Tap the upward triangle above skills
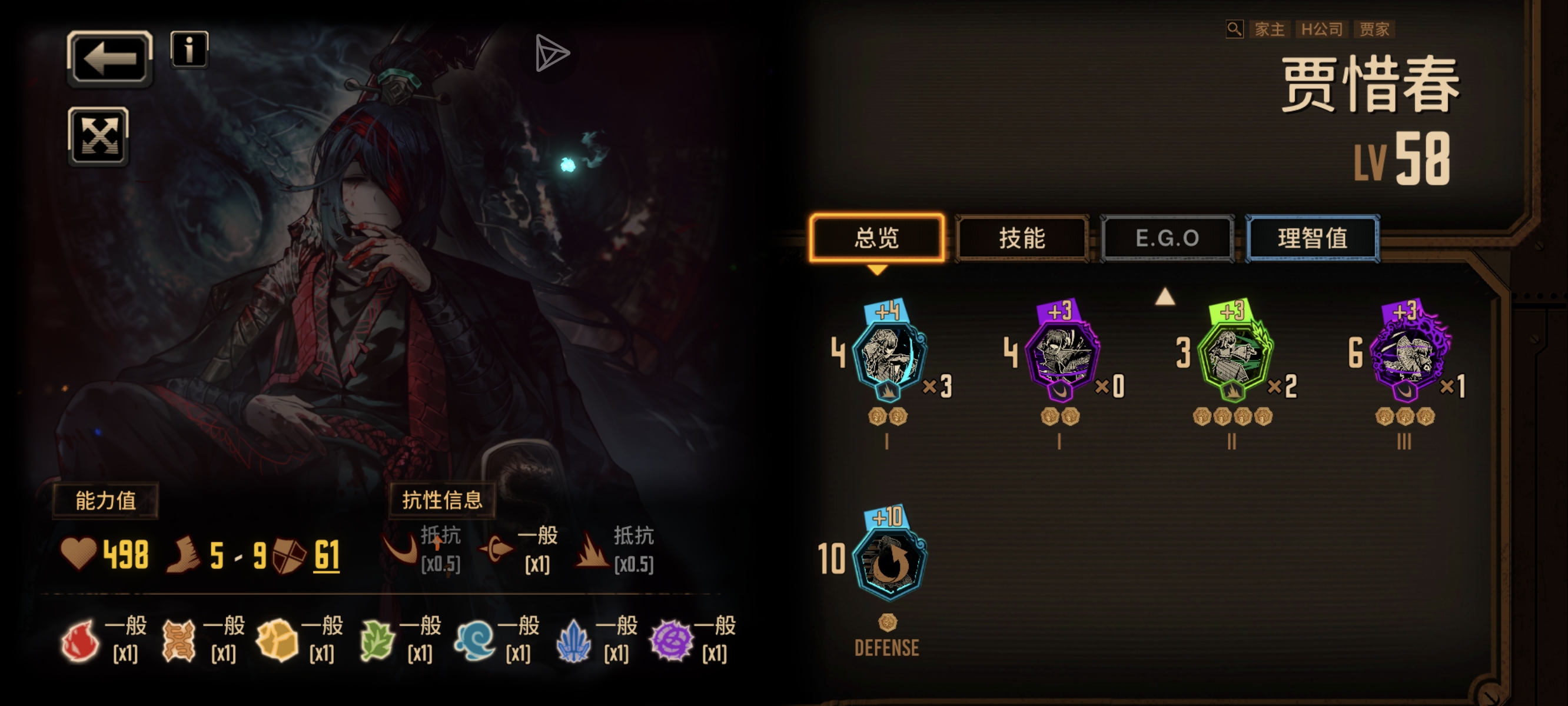This screenshot has height=706, width=1568. tap(1164, 297)
